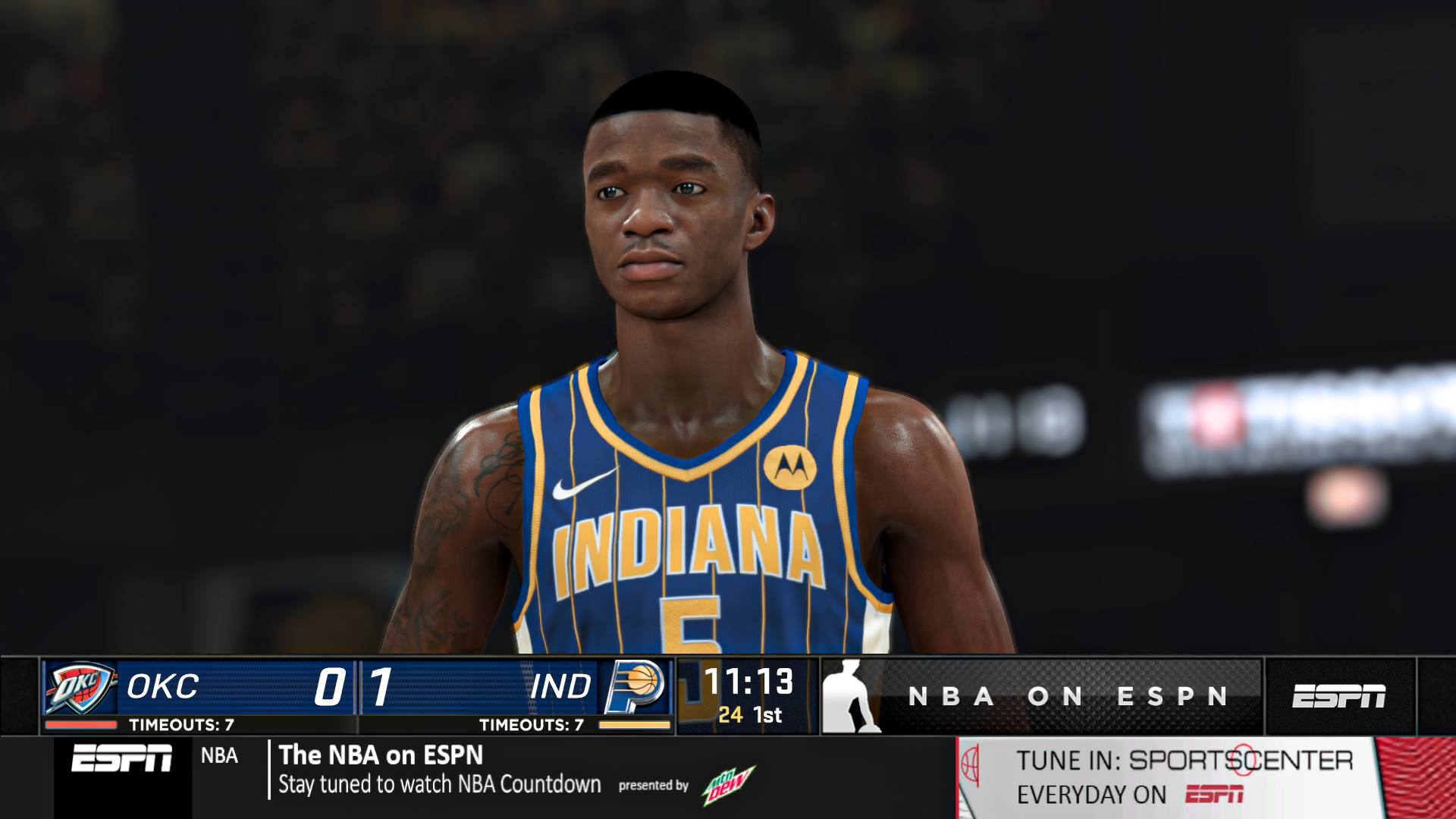Click the ESPN logo in the bottom ticker
The image size is (1456, 819).
121,757
